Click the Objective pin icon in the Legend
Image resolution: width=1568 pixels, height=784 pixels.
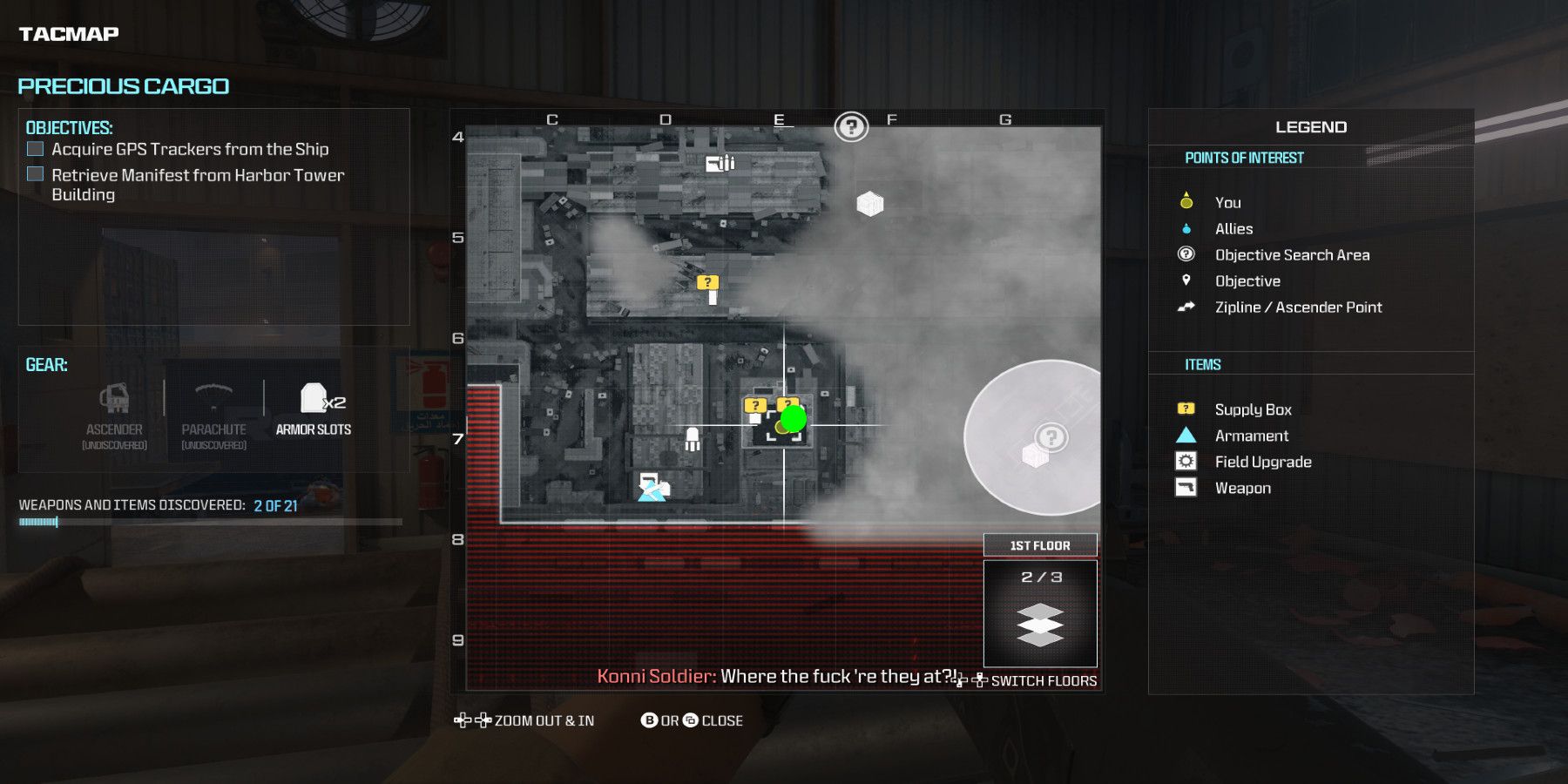[x=1185, y=280]
